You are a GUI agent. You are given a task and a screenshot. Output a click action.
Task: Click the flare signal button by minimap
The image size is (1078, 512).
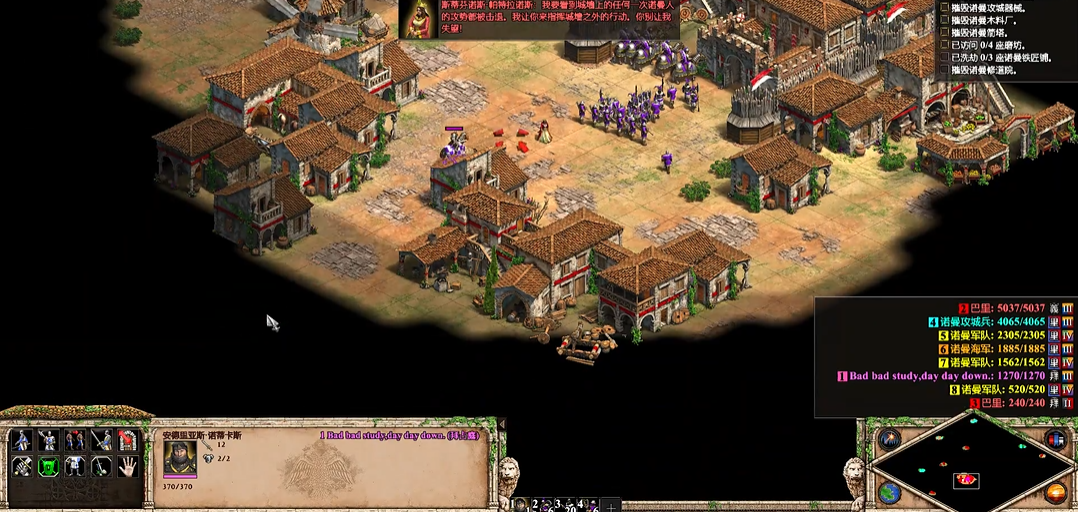(x=888, y=440)
